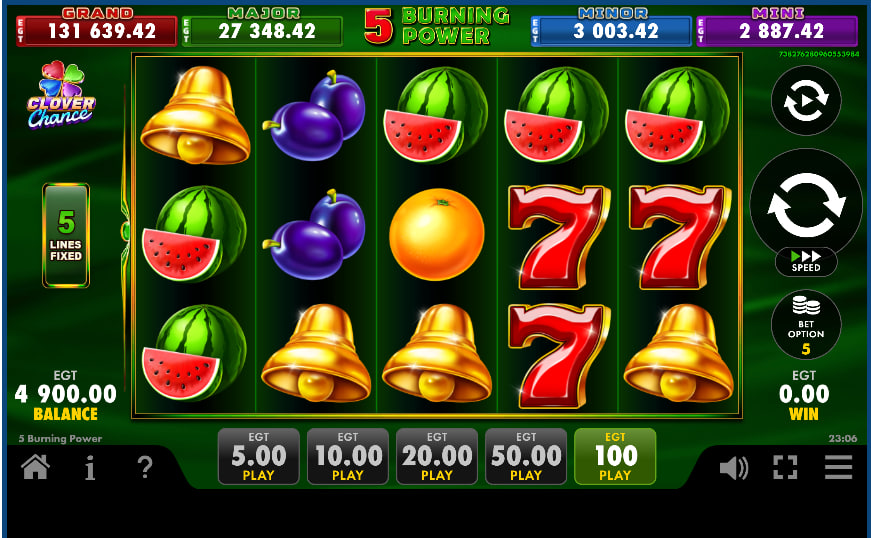
Task: Mute the sound with the speaker icon
Action: [733, 467]
